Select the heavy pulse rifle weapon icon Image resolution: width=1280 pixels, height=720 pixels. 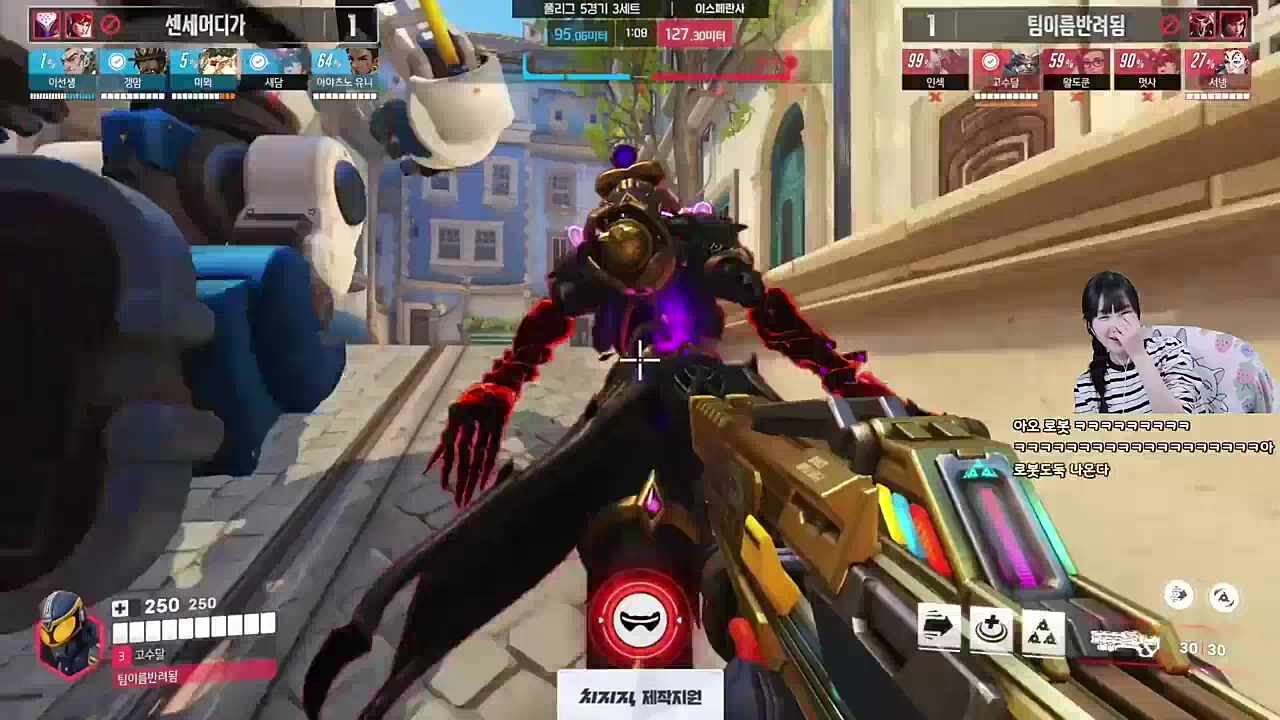[1124, 642]
